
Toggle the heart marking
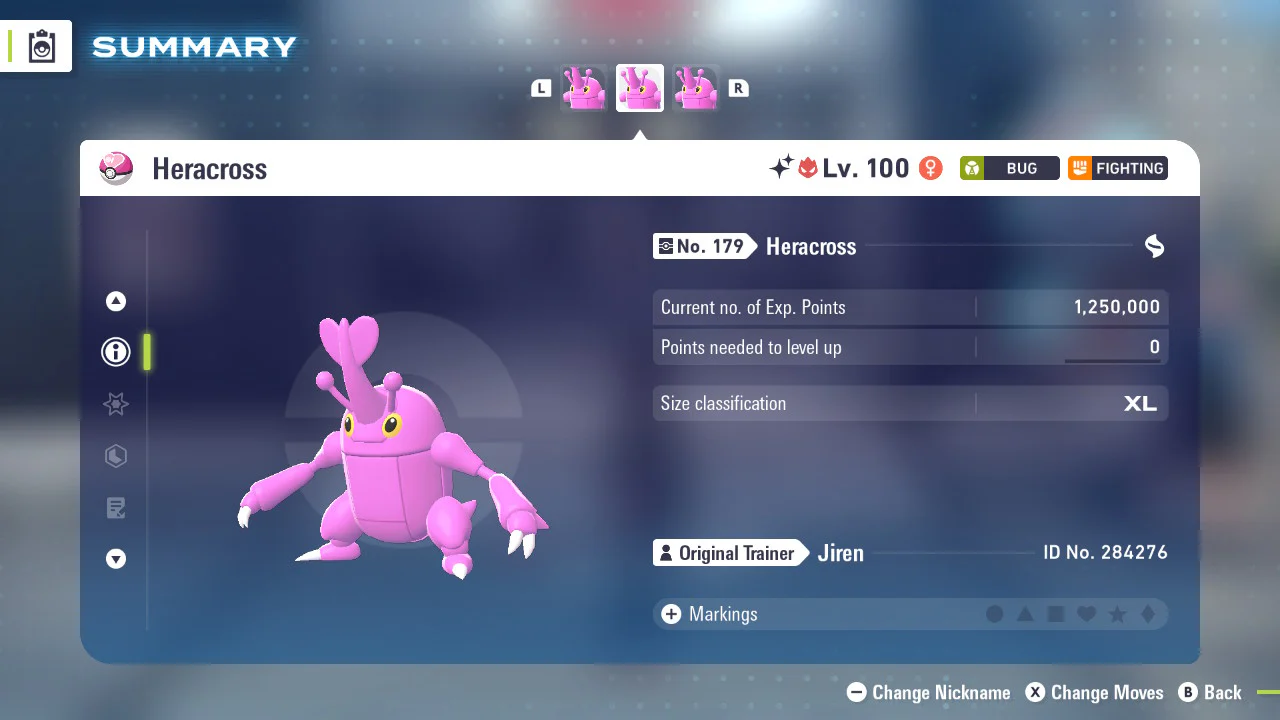tap(1086, 614)
